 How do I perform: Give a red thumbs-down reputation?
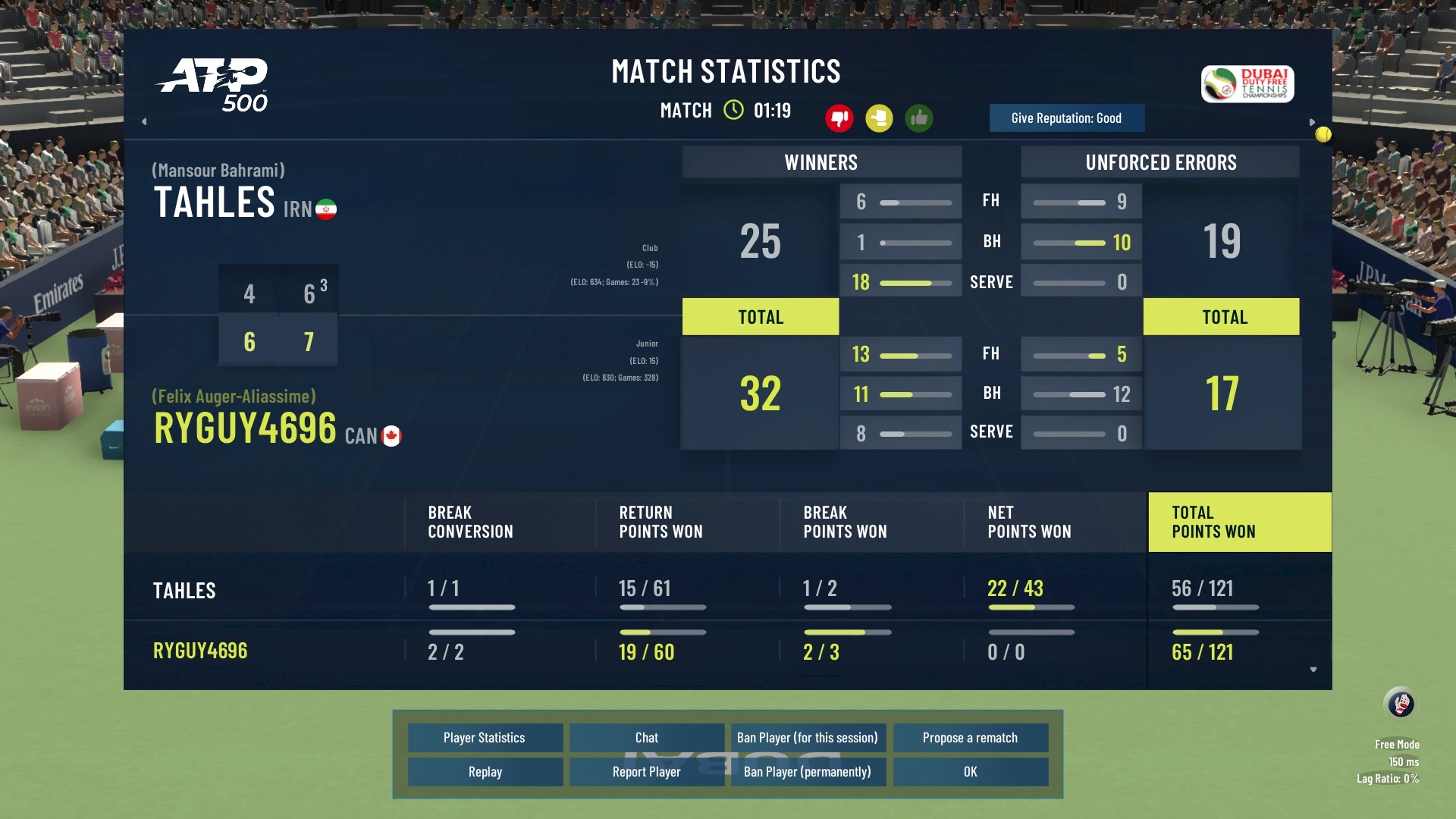839,118
